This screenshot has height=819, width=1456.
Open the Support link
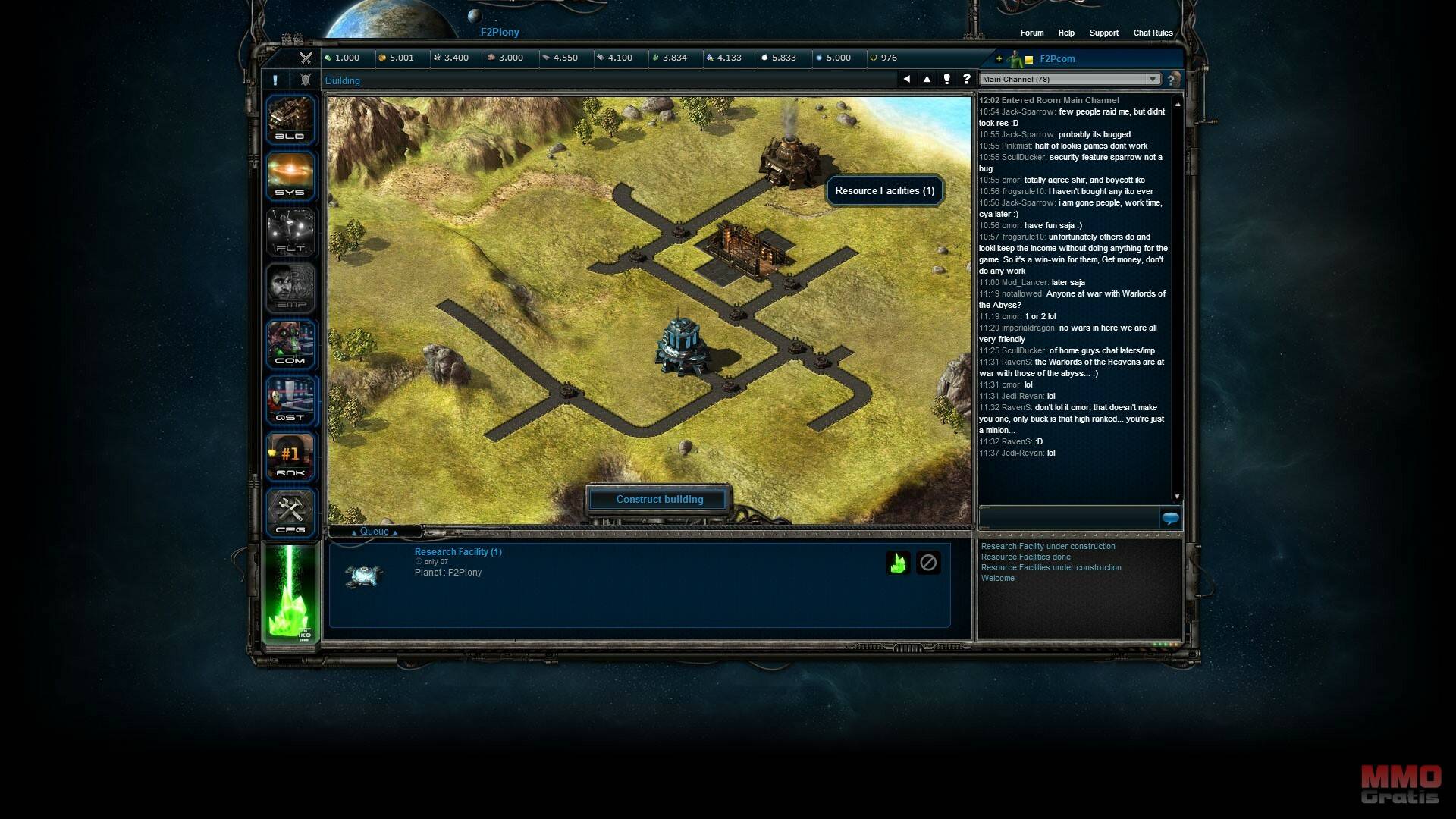(x=1103, y=33)
